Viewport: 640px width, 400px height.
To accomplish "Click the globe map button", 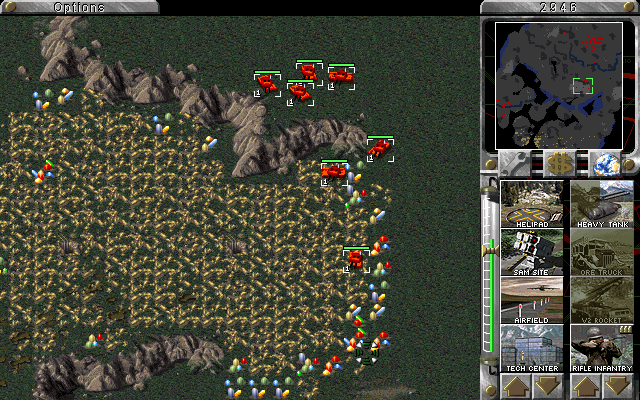I will click(602, 163).
